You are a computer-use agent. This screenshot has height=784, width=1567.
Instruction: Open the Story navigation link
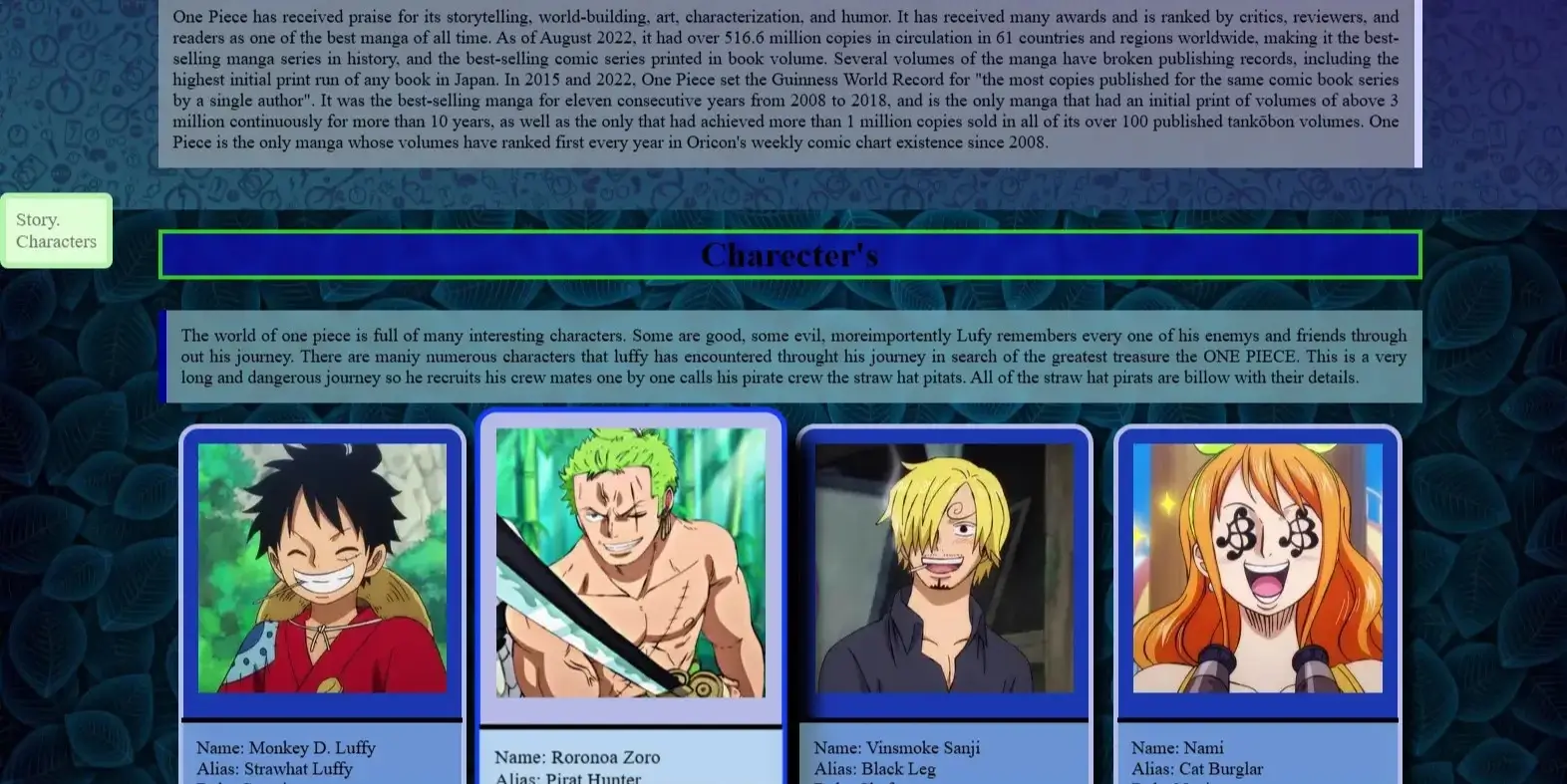[x=38, y=219]
